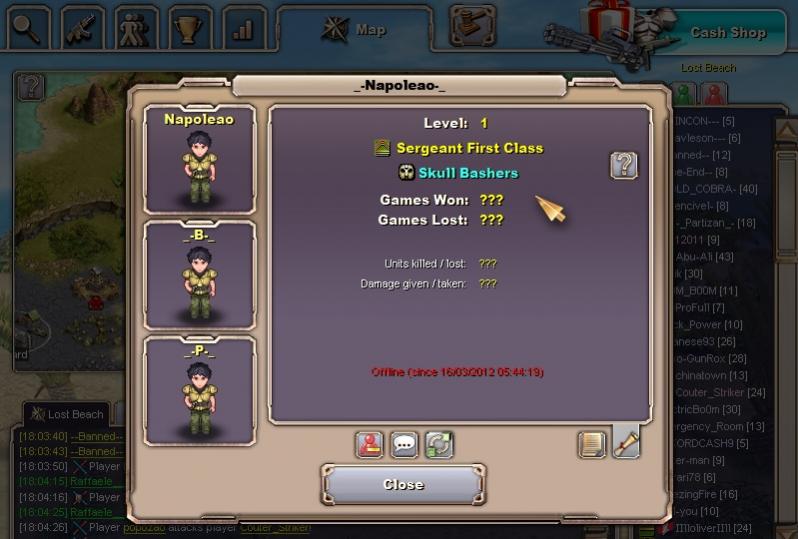This screenshot has width=798, height=539.
Task: Pick the _-P-_ character portrait
Action: (x=199, y=389)
